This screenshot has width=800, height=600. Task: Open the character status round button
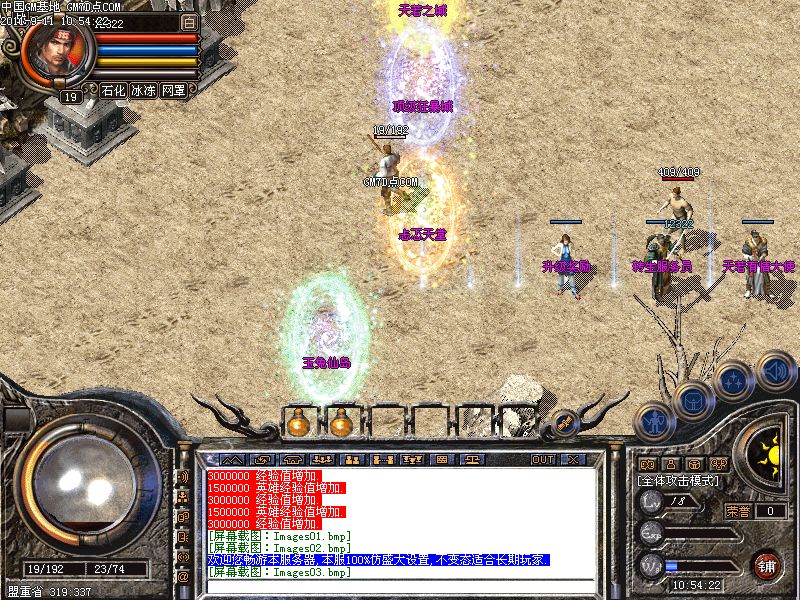coord(656,422)
